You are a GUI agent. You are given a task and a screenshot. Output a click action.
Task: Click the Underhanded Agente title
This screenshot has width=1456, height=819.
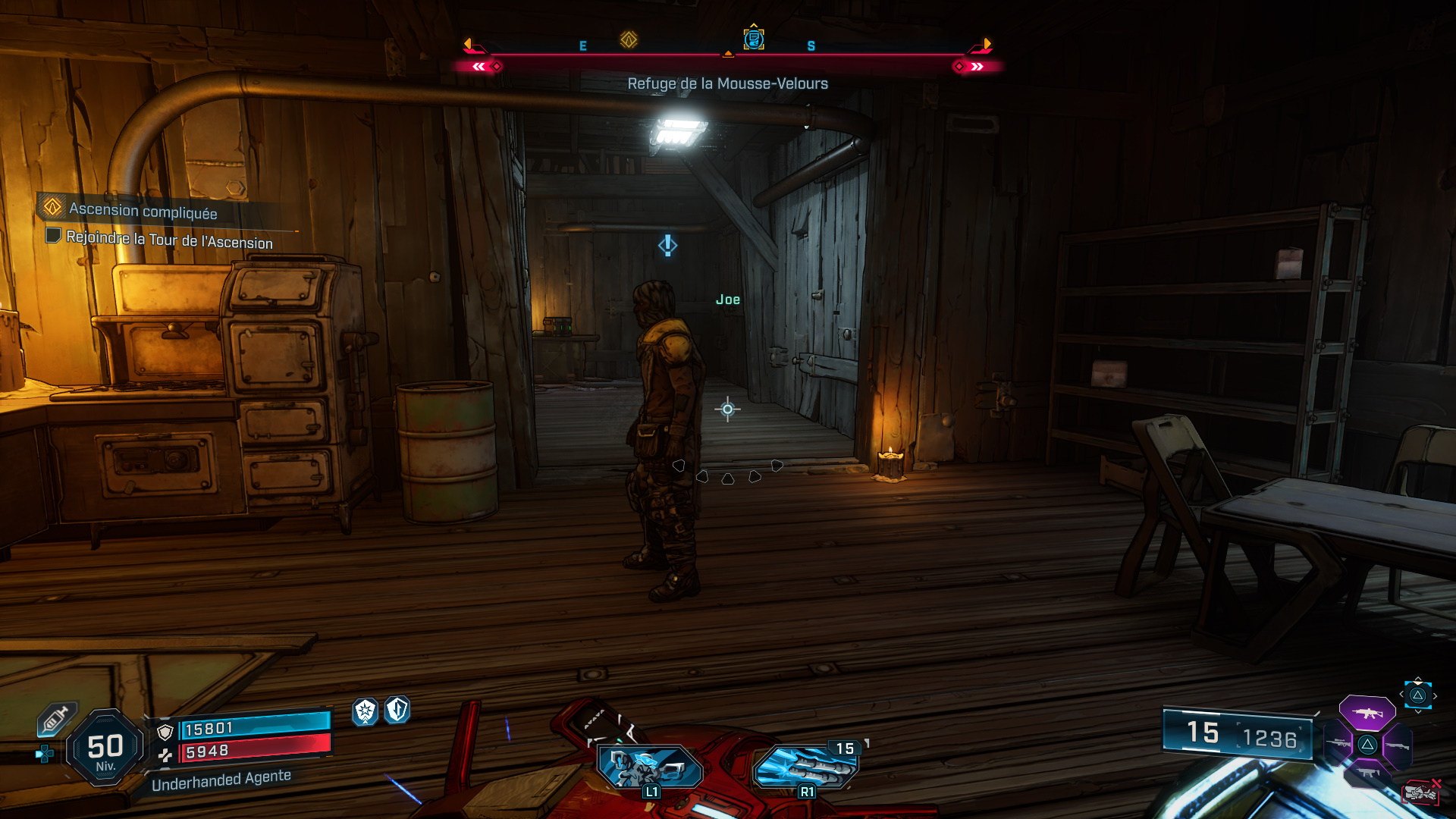pyautogui.click(x=221, y=777)
